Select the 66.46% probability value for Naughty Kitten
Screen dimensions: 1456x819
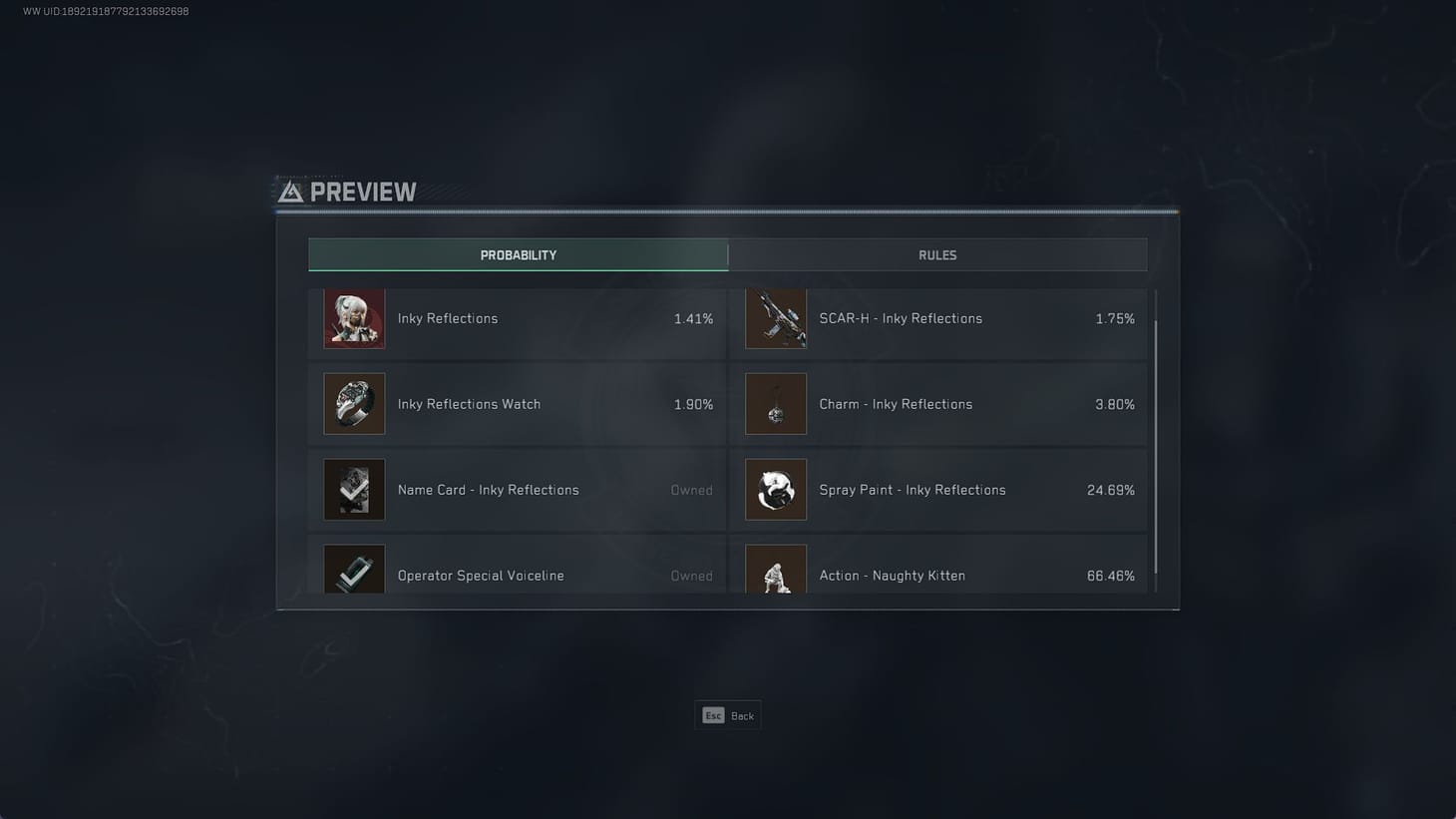pos(1111,576)
